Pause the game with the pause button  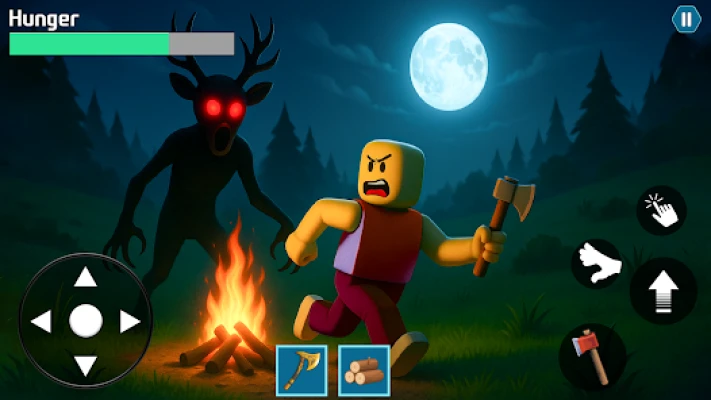[686, 19]
